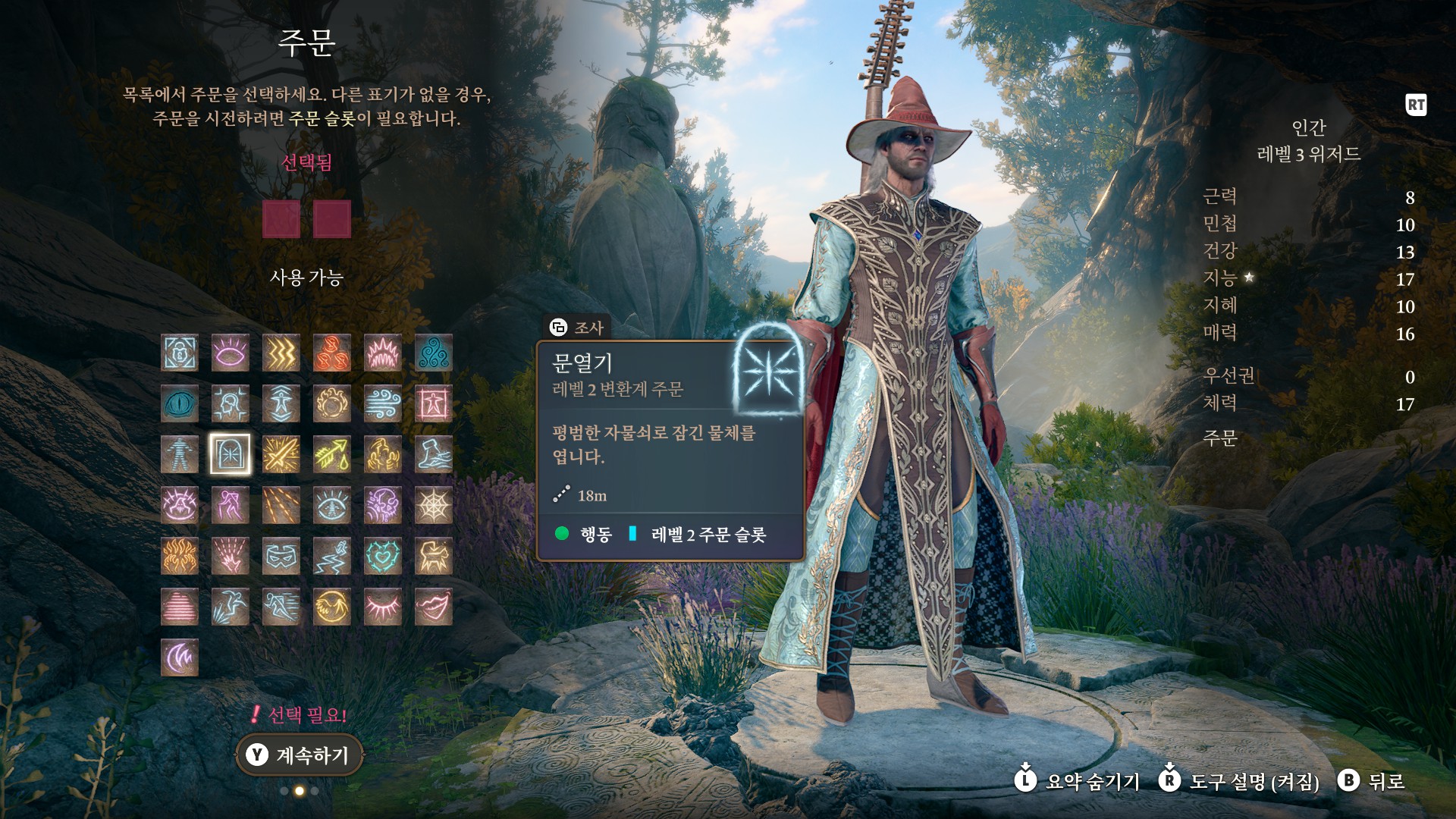Choose the Magic Weapon glowing sword spell
This screenshot has width=1456, height=819.
point(281,454)
